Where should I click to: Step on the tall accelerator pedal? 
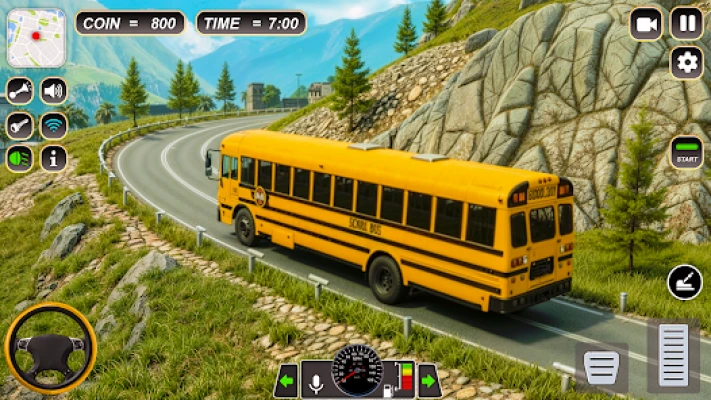673,356
